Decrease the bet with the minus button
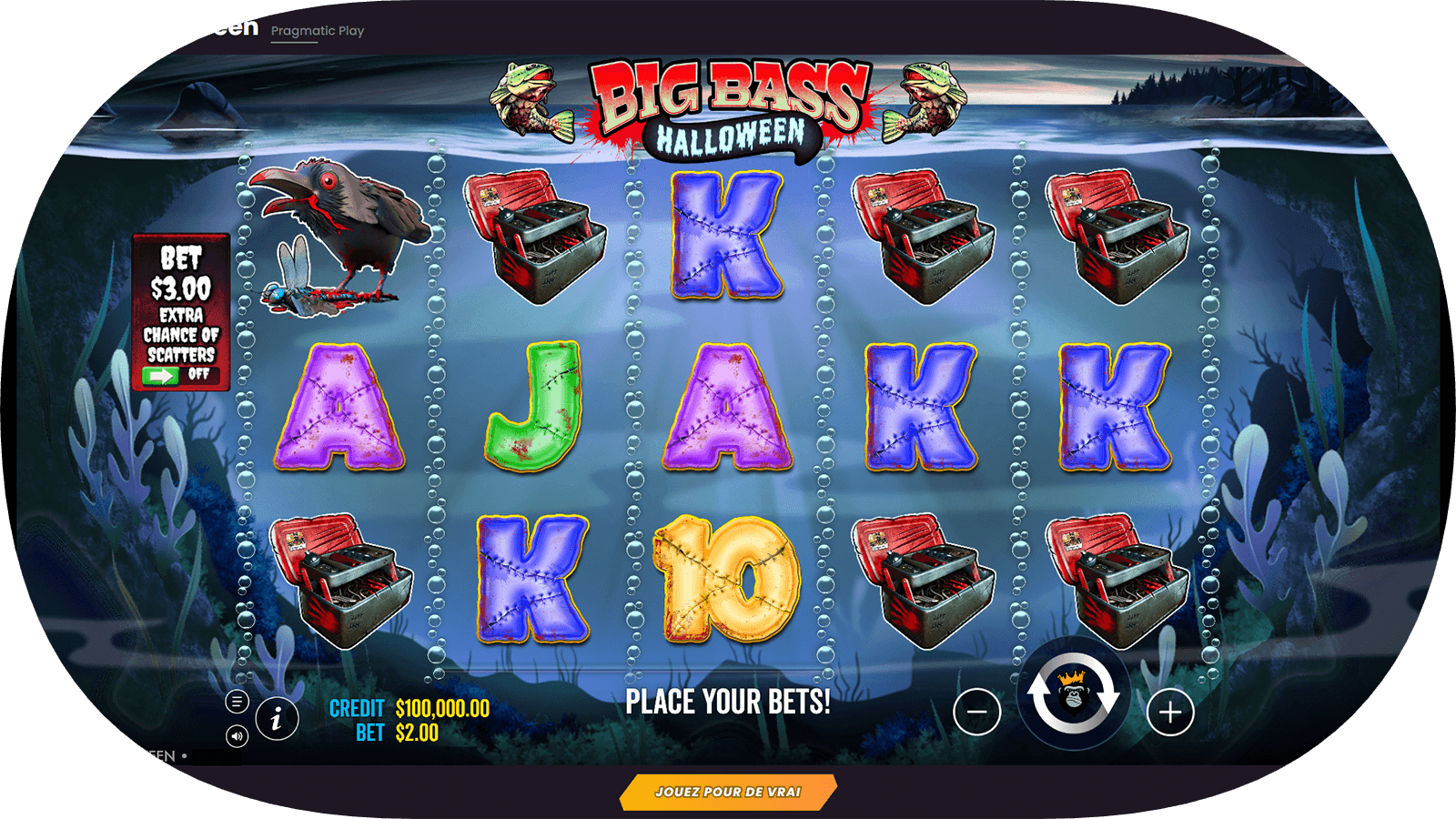Viewport: 1456px width, 819px height. tap(977, 712)
